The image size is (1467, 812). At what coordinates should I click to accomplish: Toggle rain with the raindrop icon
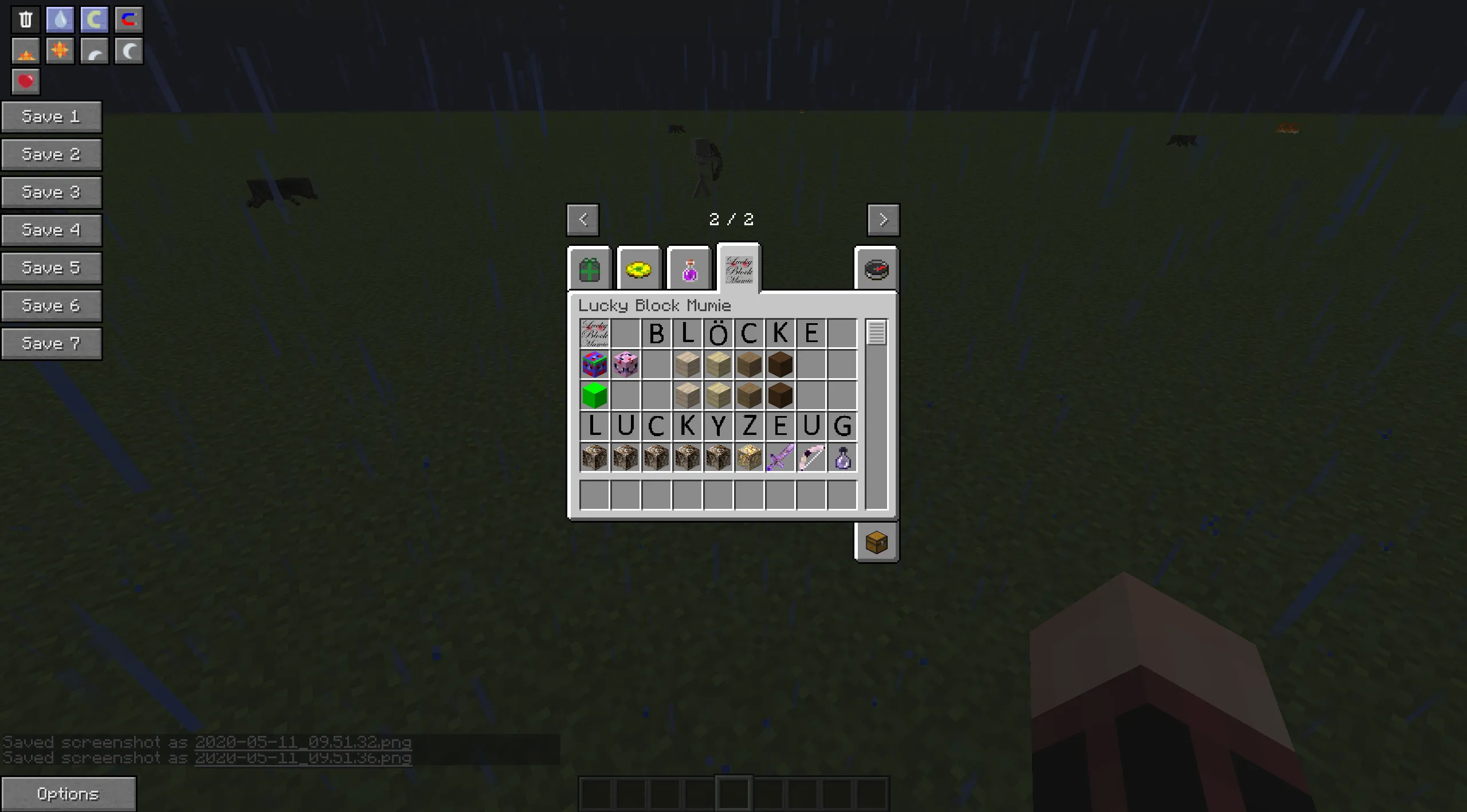coord(59,19)
